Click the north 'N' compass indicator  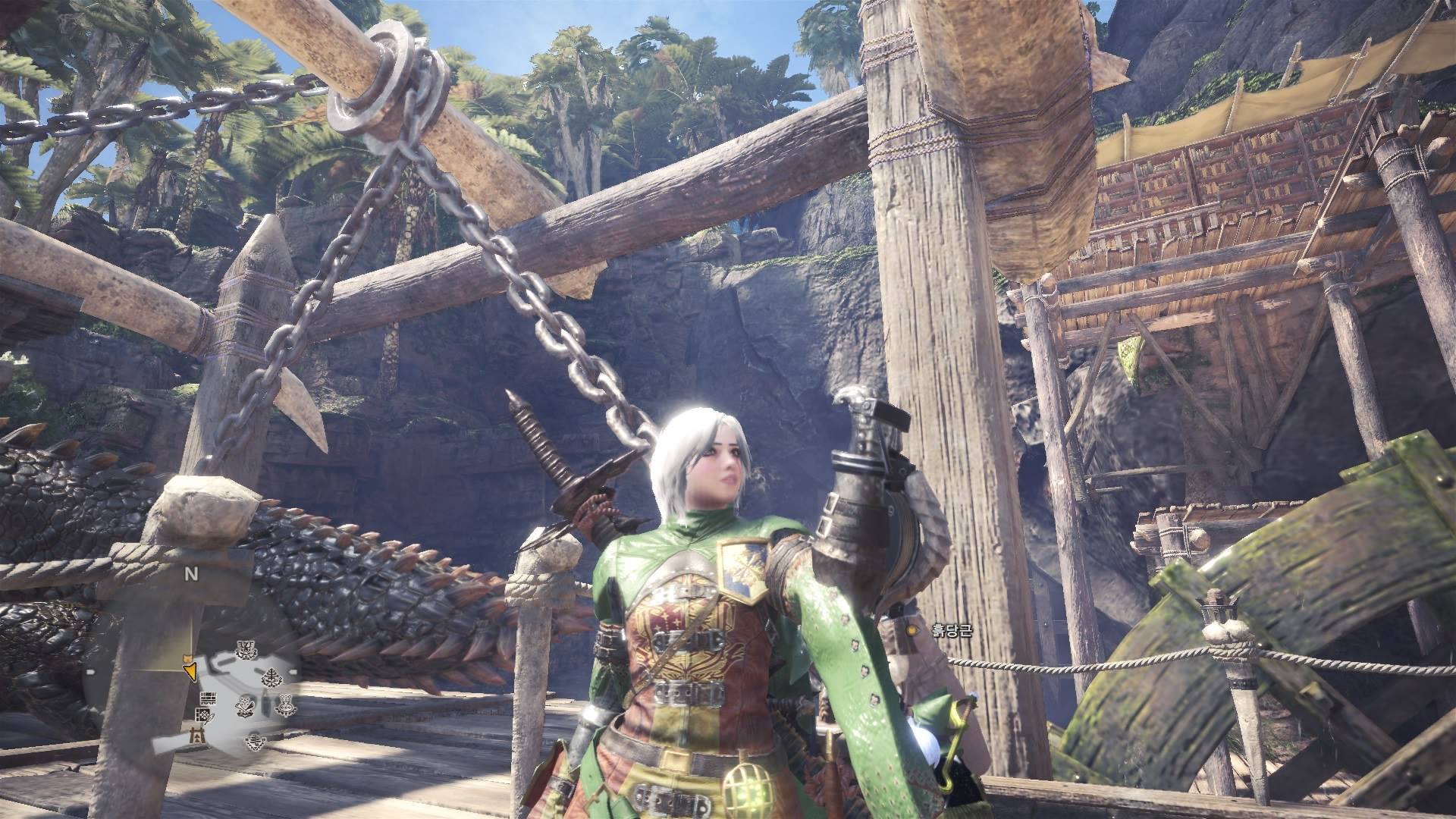191,574
